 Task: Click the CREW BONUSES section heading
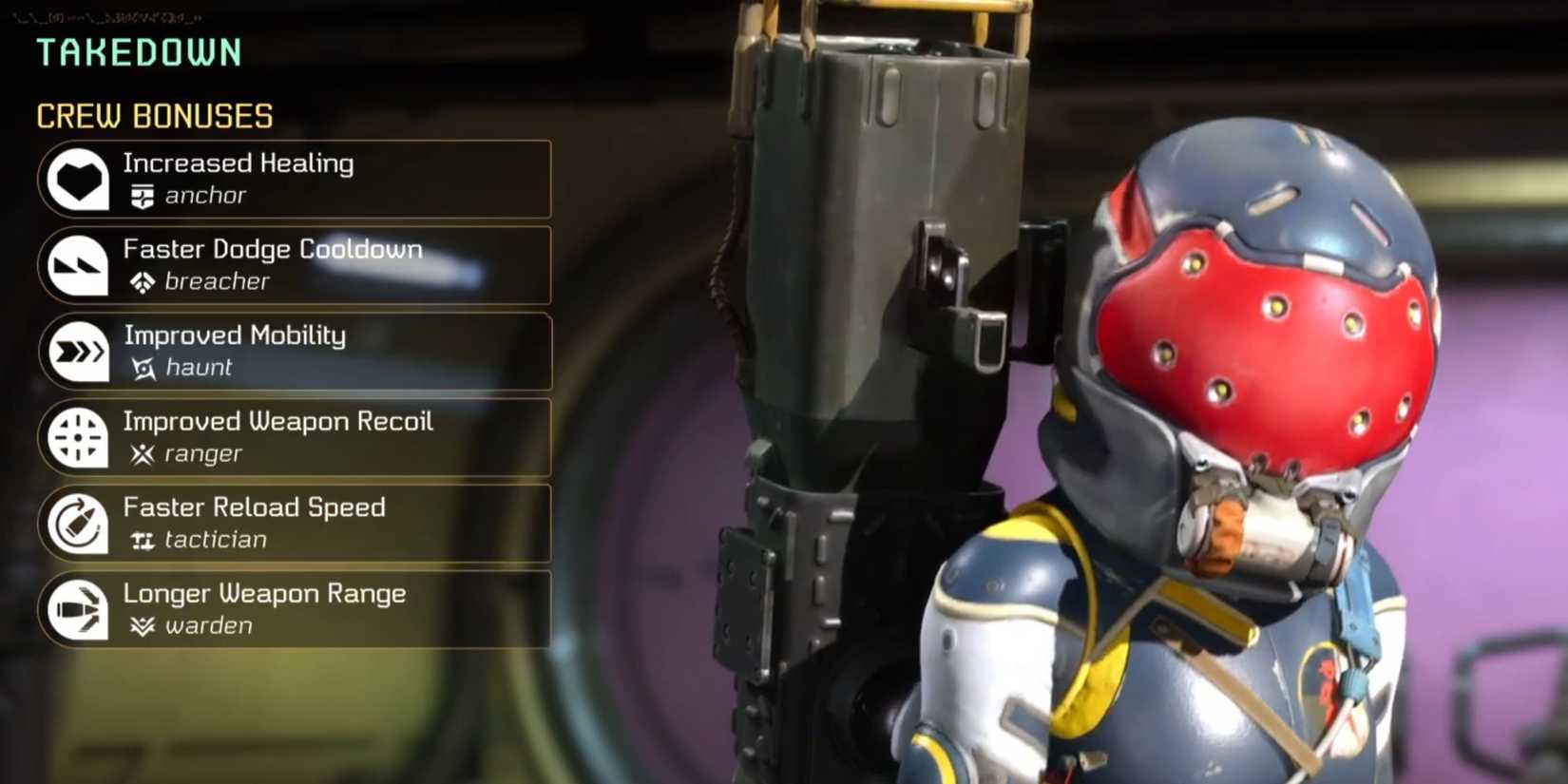coord(154,115)
